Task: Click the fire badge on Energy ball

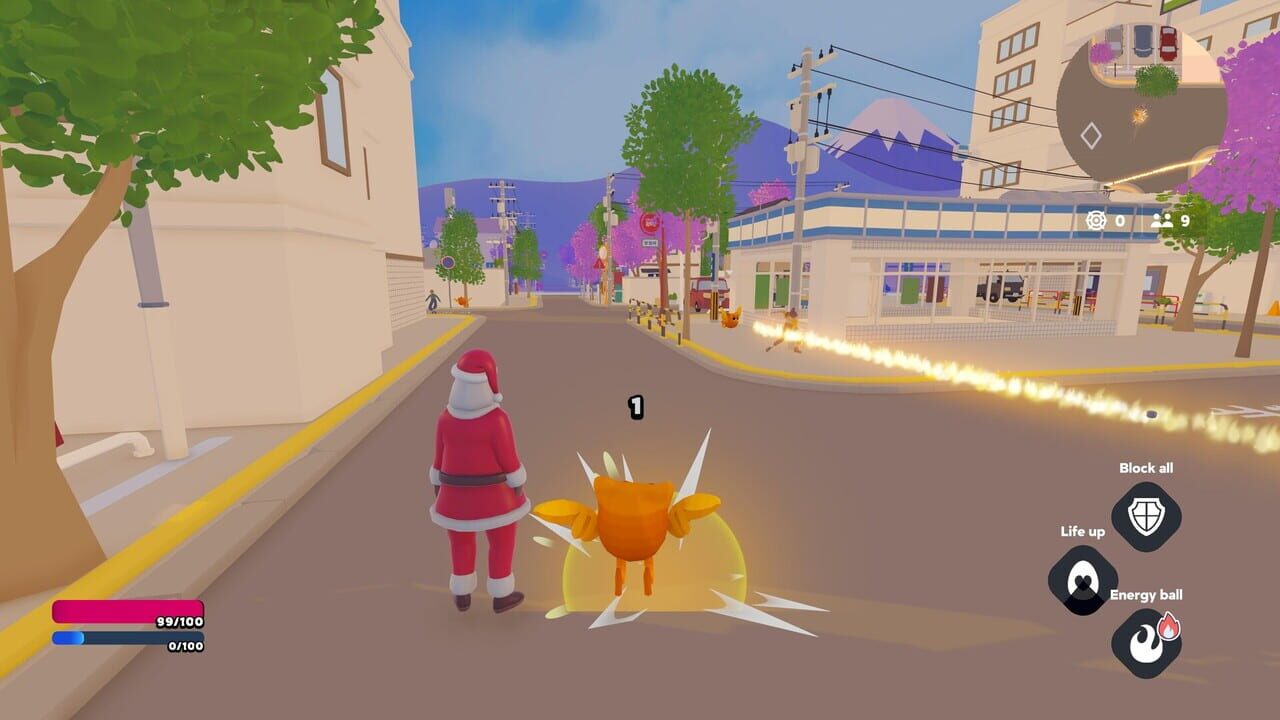Action: pos(1168,626)
